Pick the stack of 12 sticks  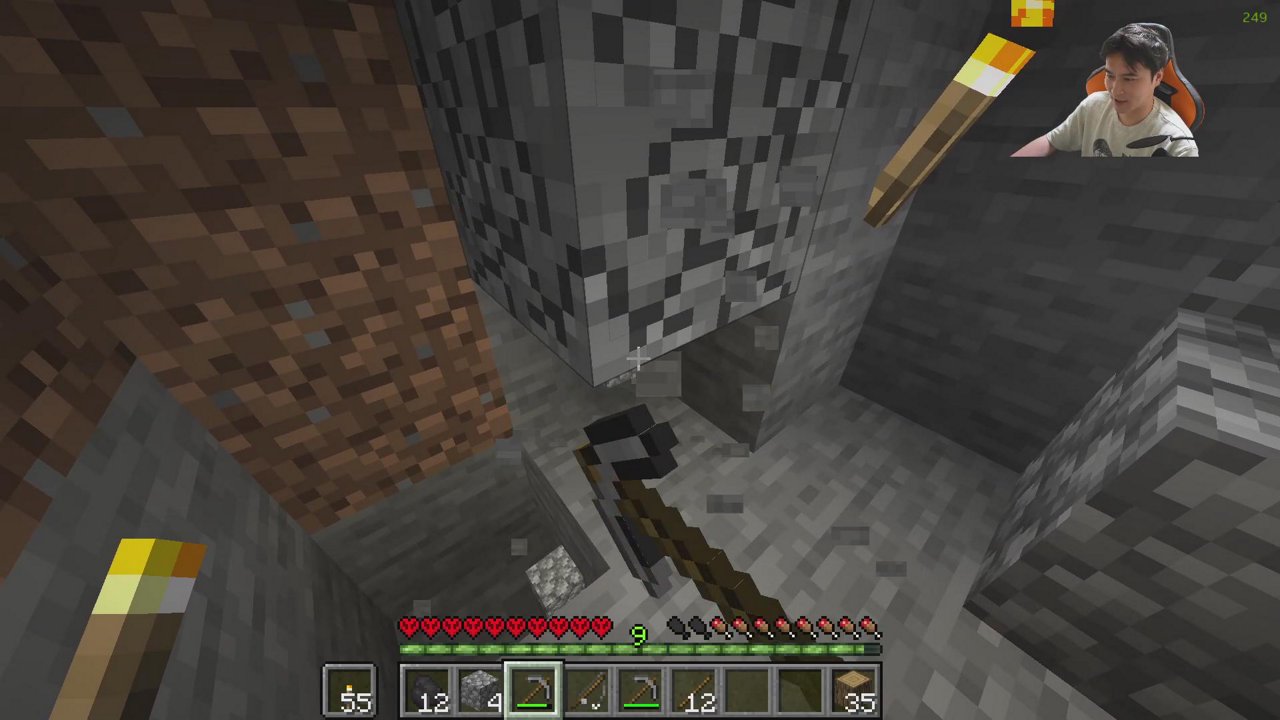click(x=696, y=692)
